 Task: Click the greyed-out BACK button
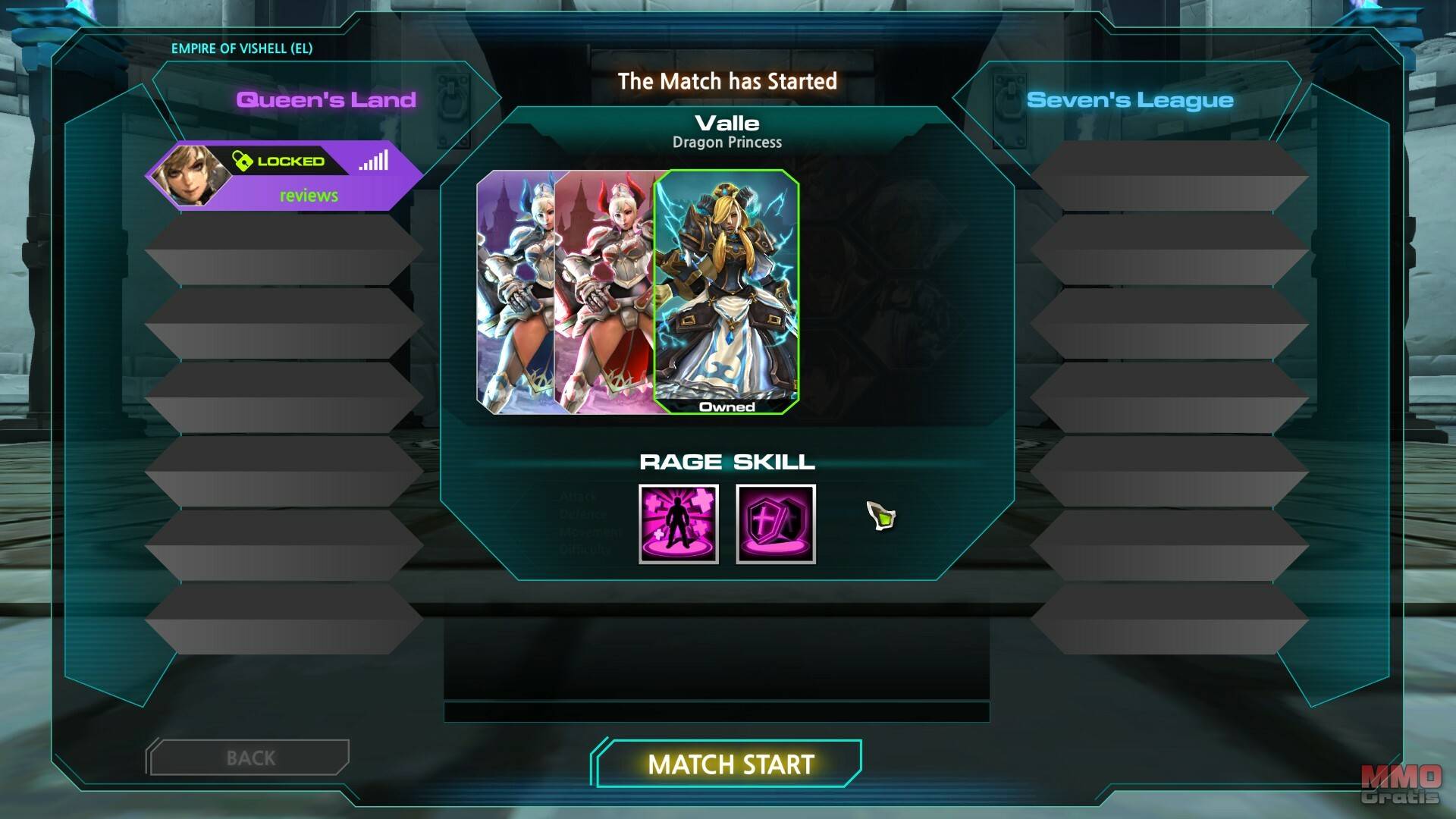pyautogui.click(x=250, y=758)
